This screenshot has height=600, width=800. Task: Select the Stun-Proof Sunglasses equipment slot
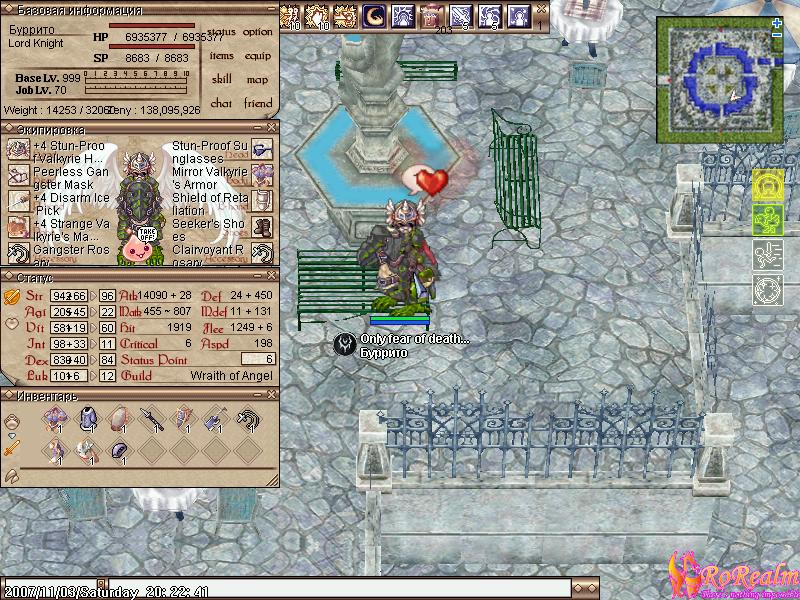[262, 150]
